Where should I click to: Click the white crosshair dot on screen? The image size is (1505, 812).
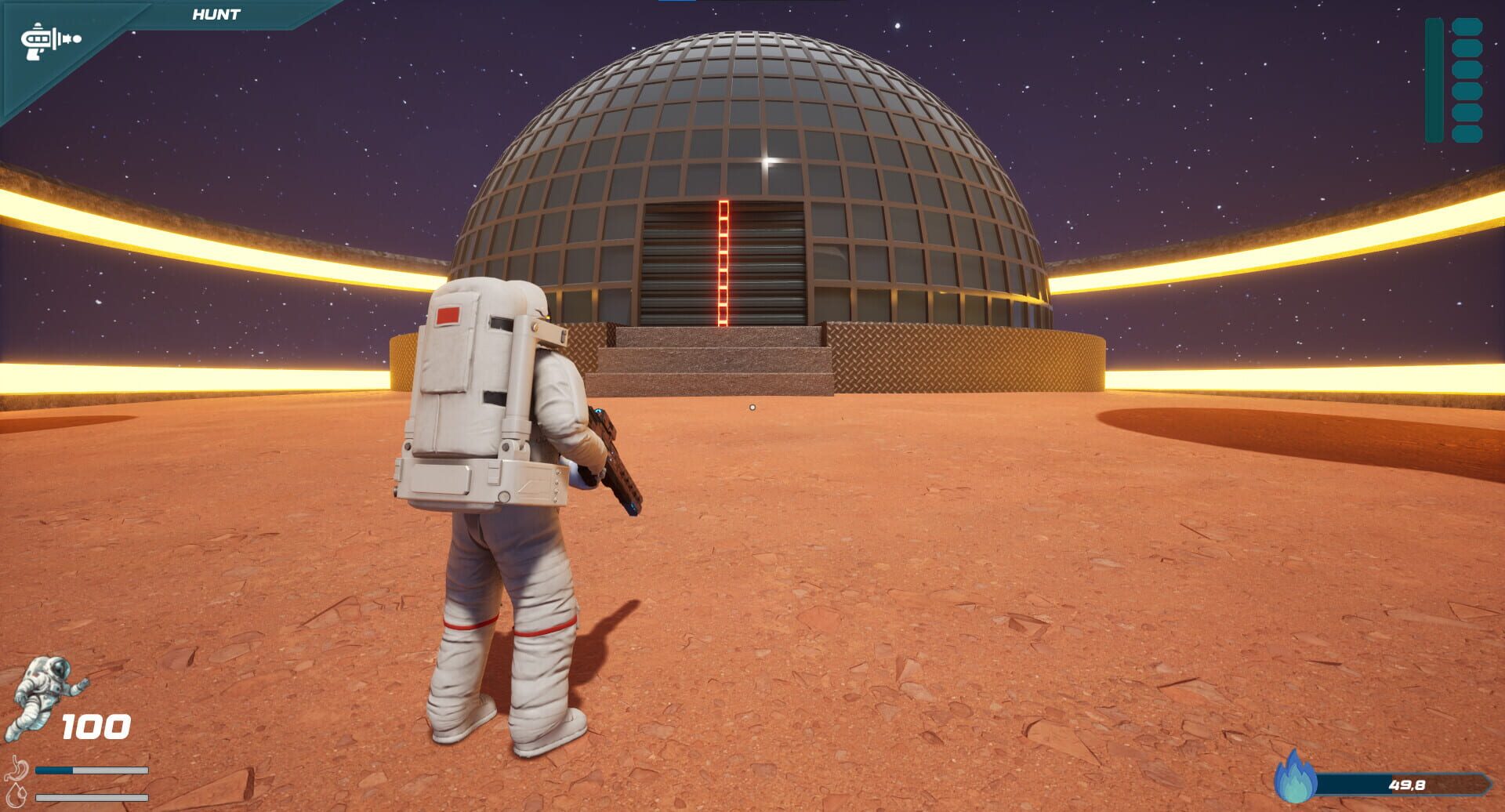[752, 406]
